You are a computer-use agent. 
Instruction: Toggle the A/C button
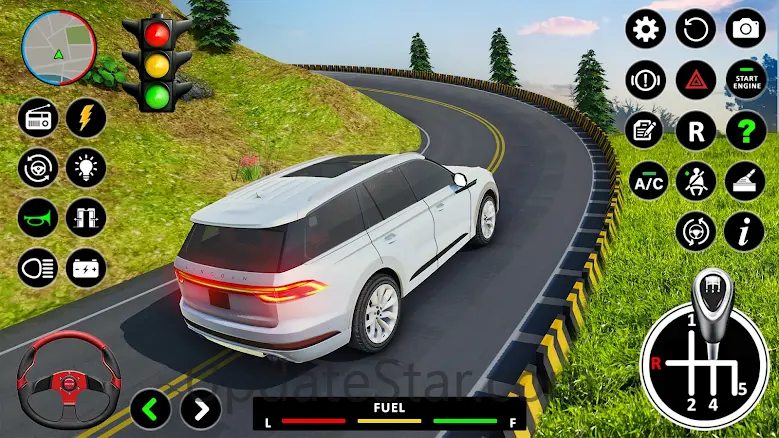click(646, 181)
